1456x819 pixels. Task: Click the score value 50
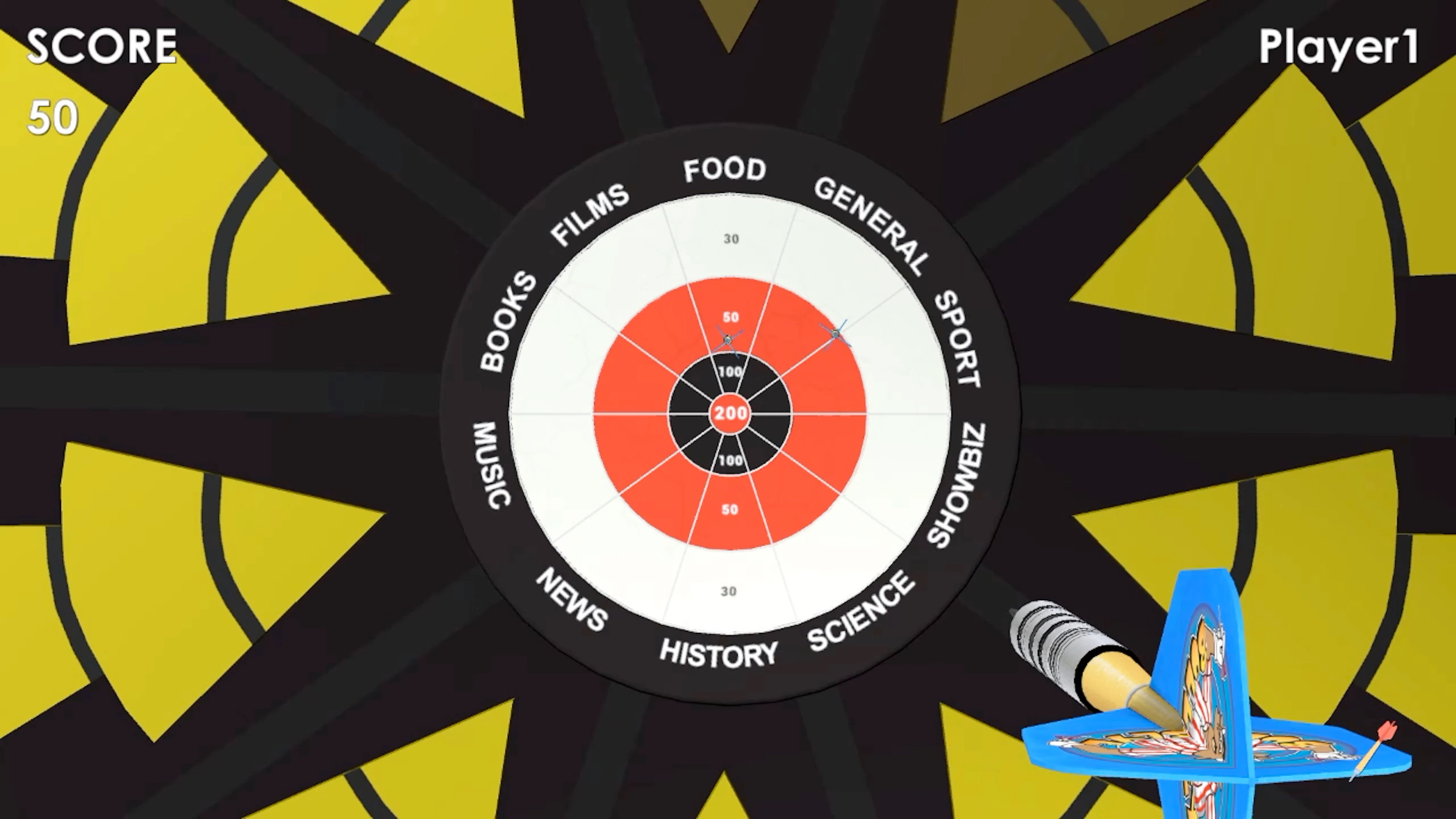point(52,117)
